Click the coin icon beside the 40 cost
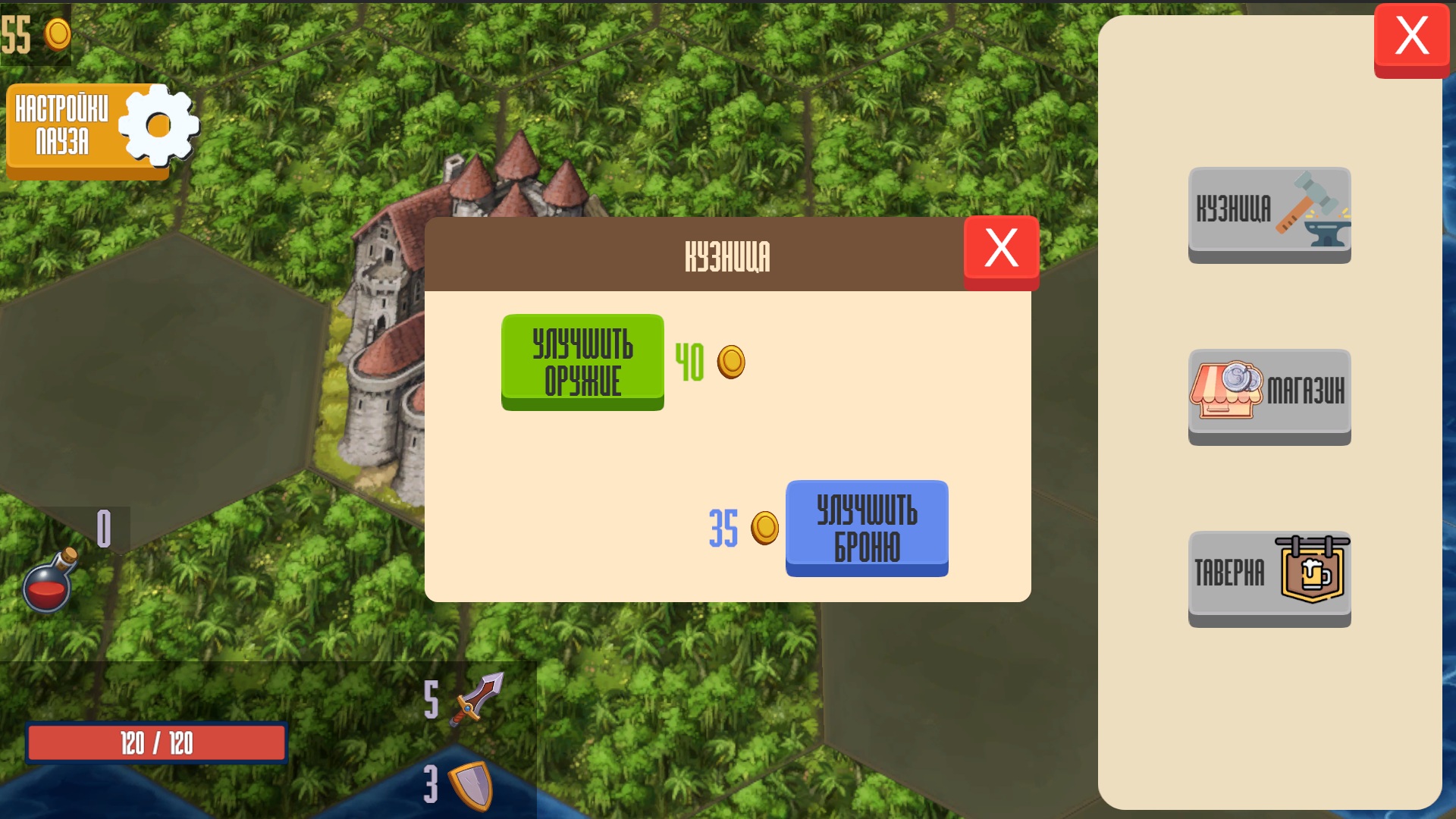 730,362
